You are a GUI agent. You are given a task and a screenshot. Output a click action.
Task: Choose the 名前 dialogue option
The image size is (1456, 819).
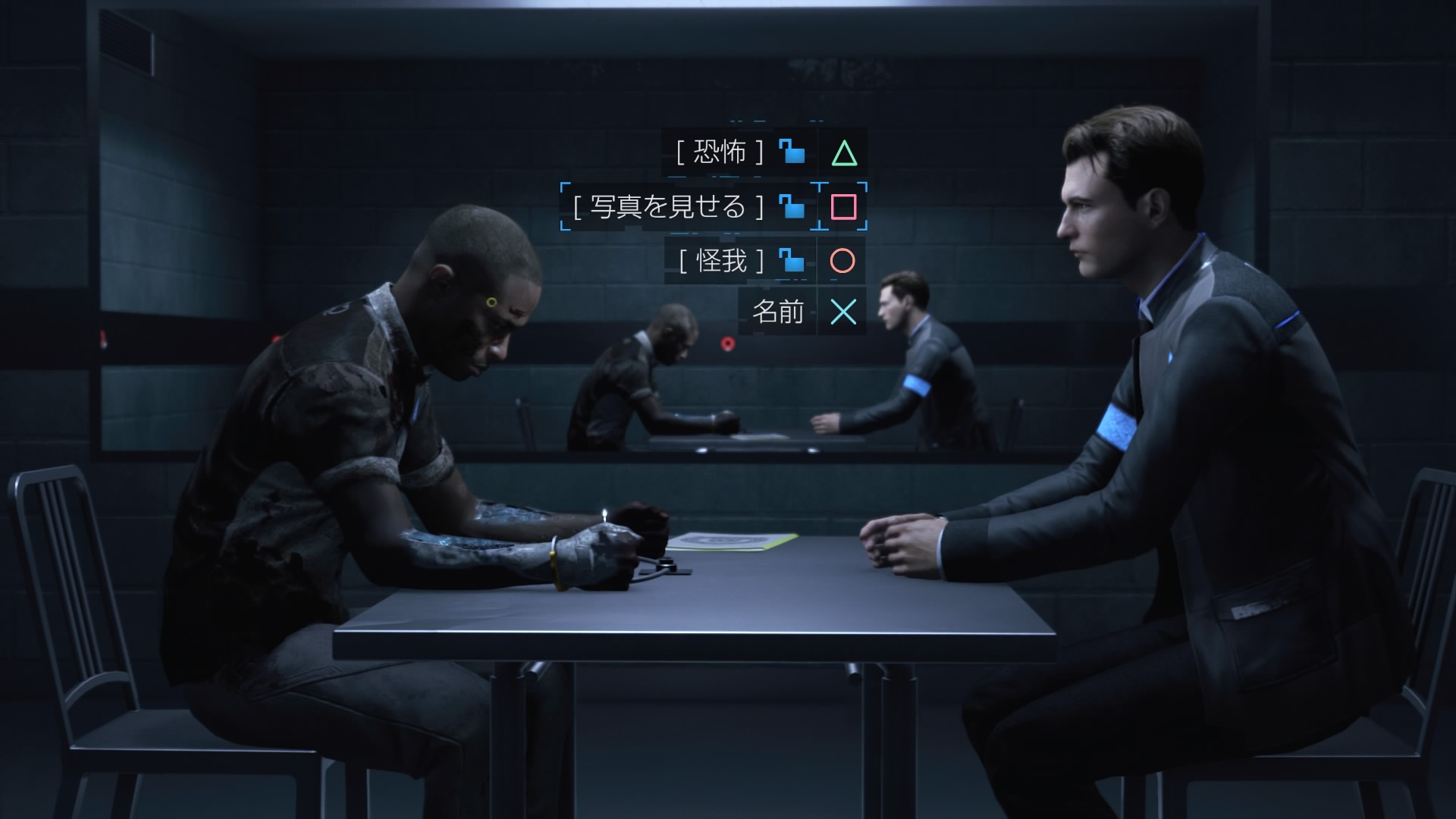click(777, 312)
